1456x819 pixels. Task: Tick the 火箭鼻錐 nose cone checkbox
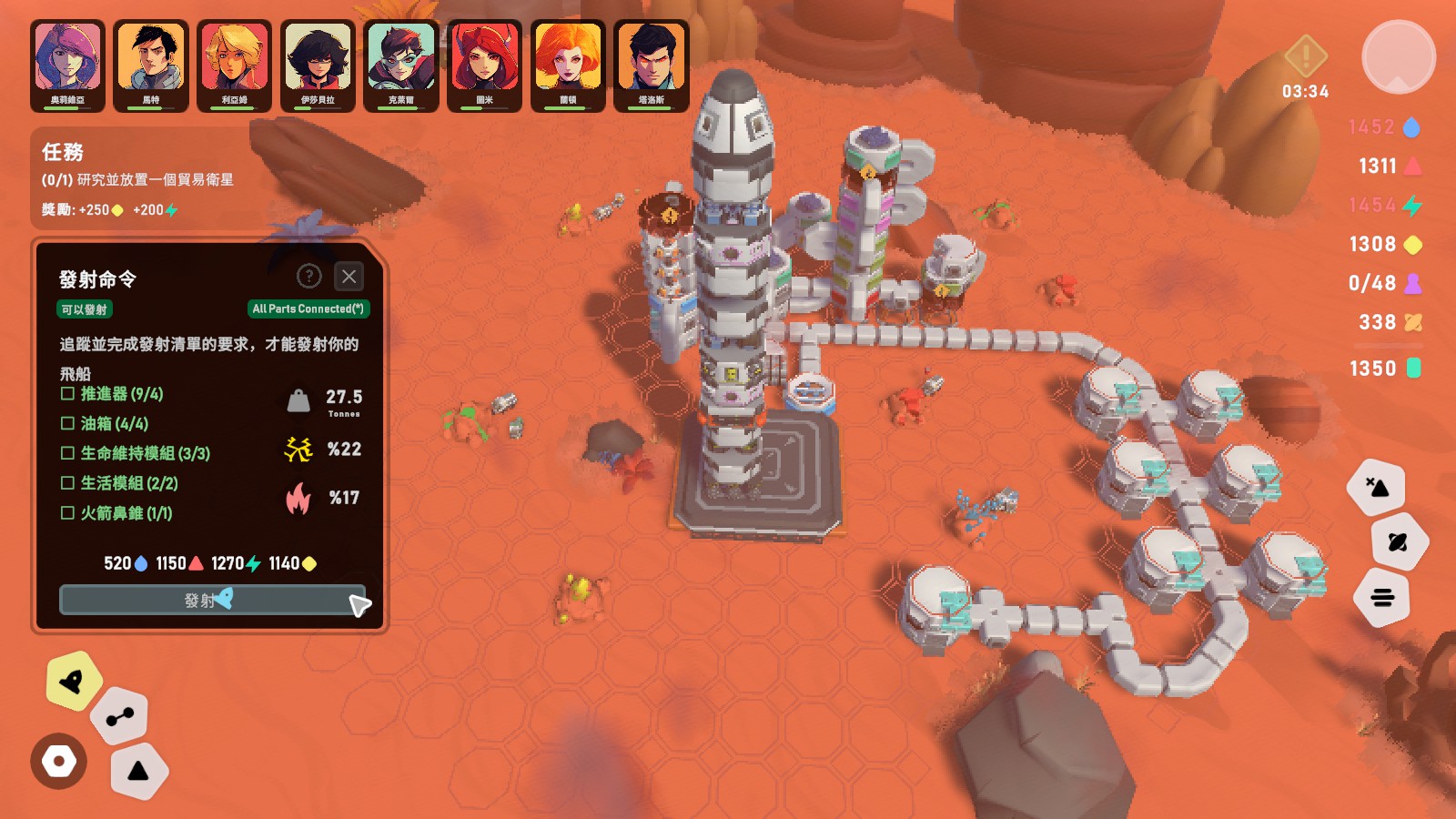pyautogui.click(x=67, y=513)
